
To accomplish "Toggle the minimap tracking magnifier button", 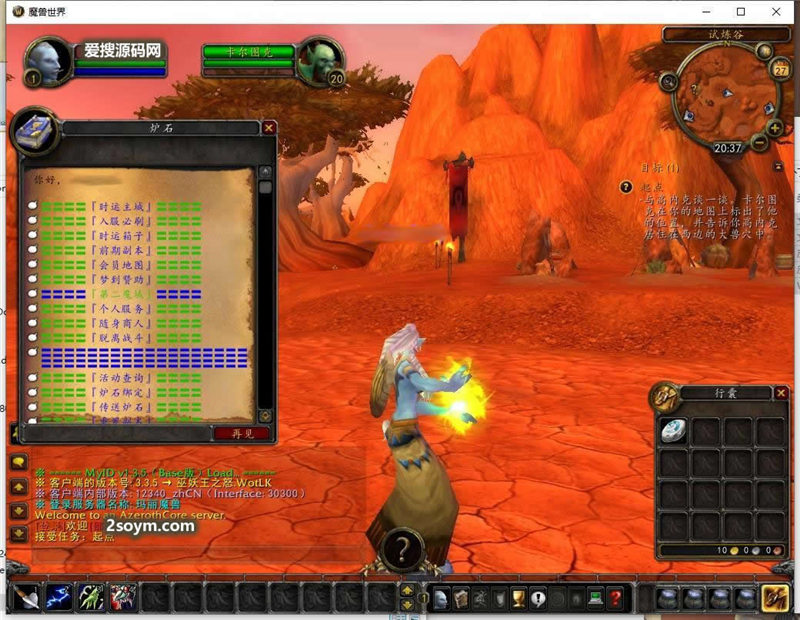I will (667, 82).
